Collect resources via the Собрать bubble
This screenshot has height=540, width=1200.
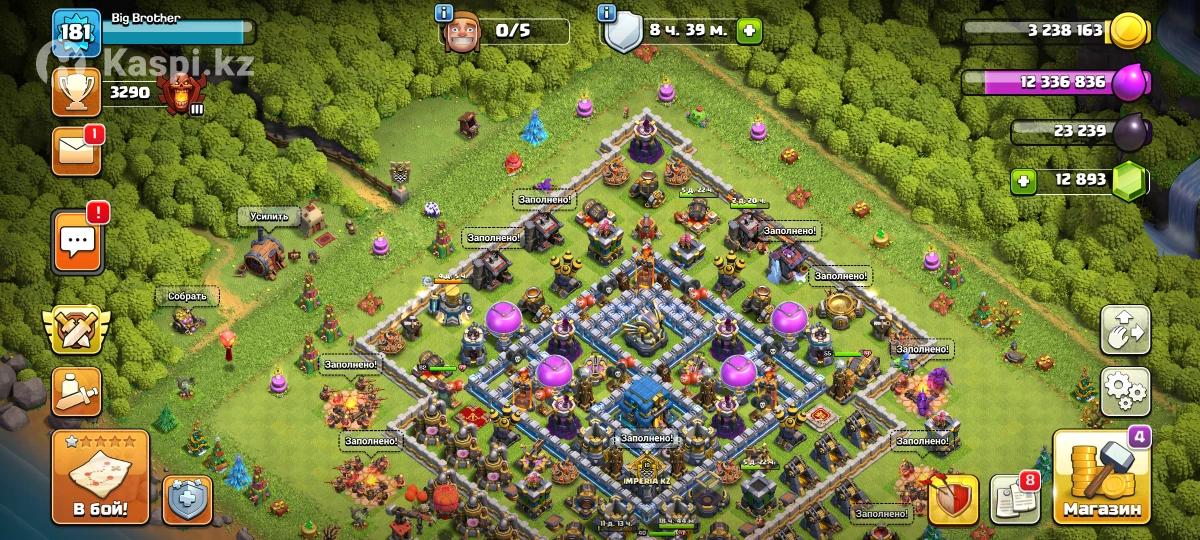coord(187,296)
